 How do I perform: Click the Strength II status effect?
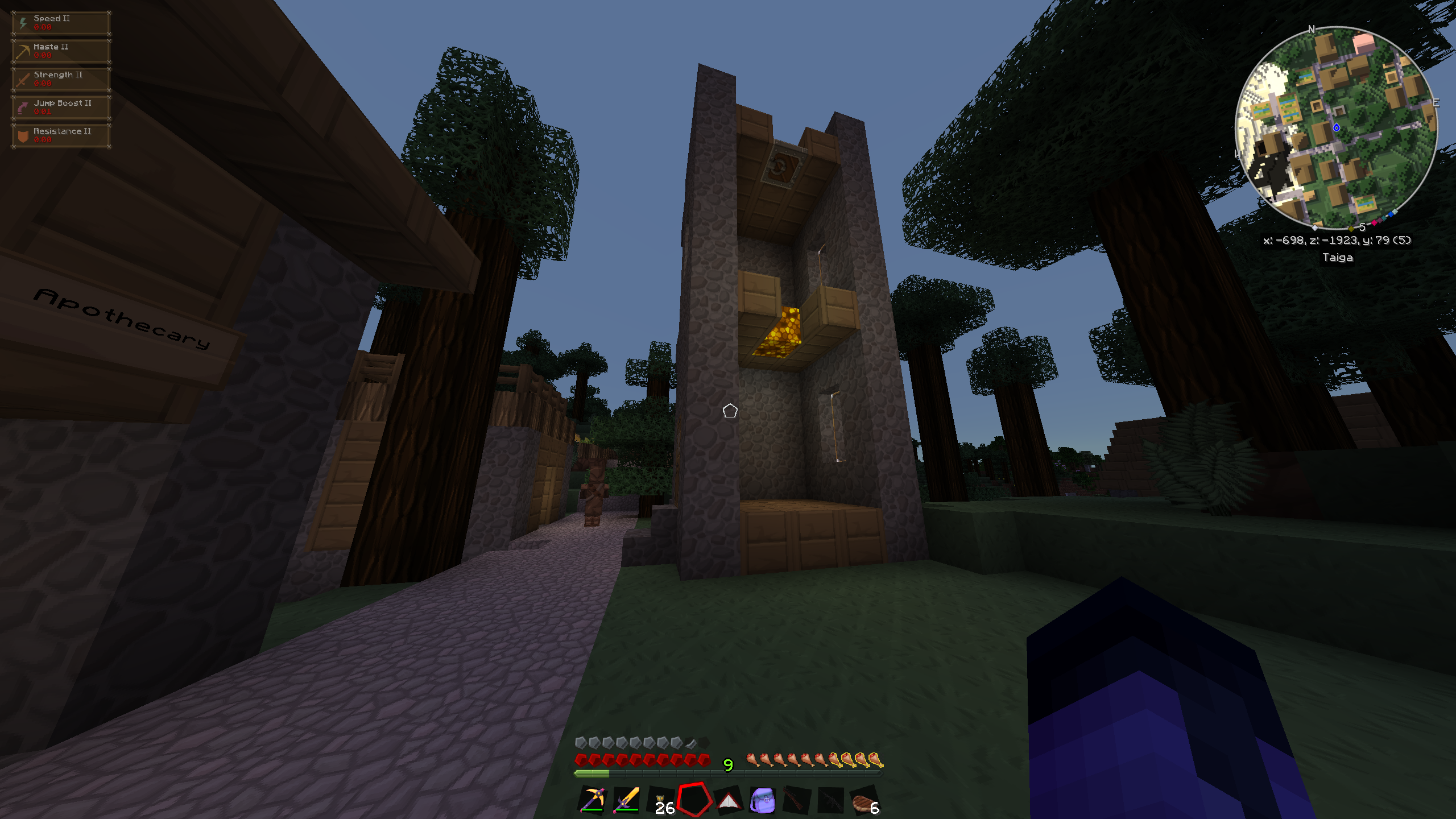click(61, 79)
